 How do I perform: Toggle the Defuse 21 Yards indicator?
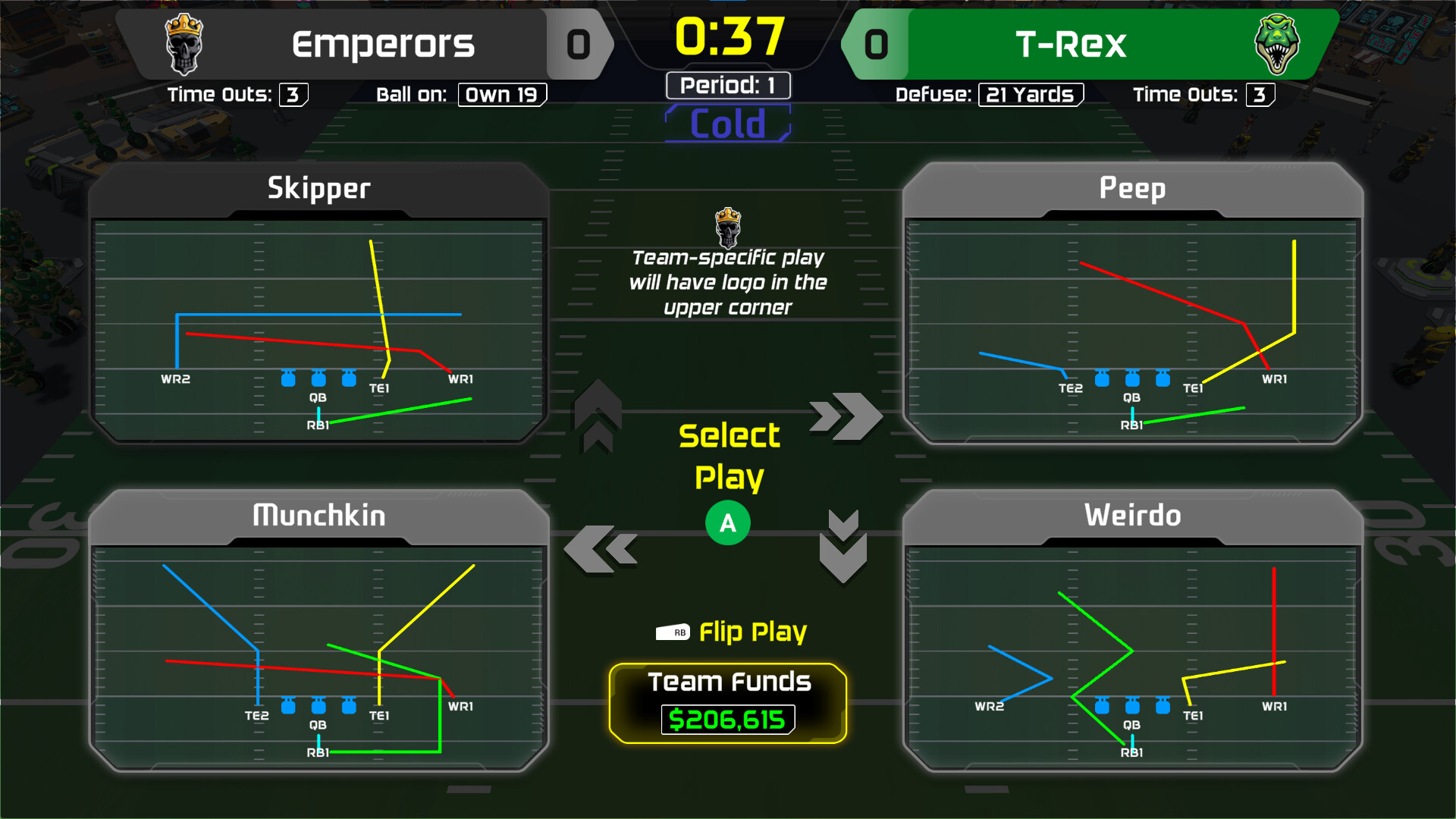(x=1031, y=94)
